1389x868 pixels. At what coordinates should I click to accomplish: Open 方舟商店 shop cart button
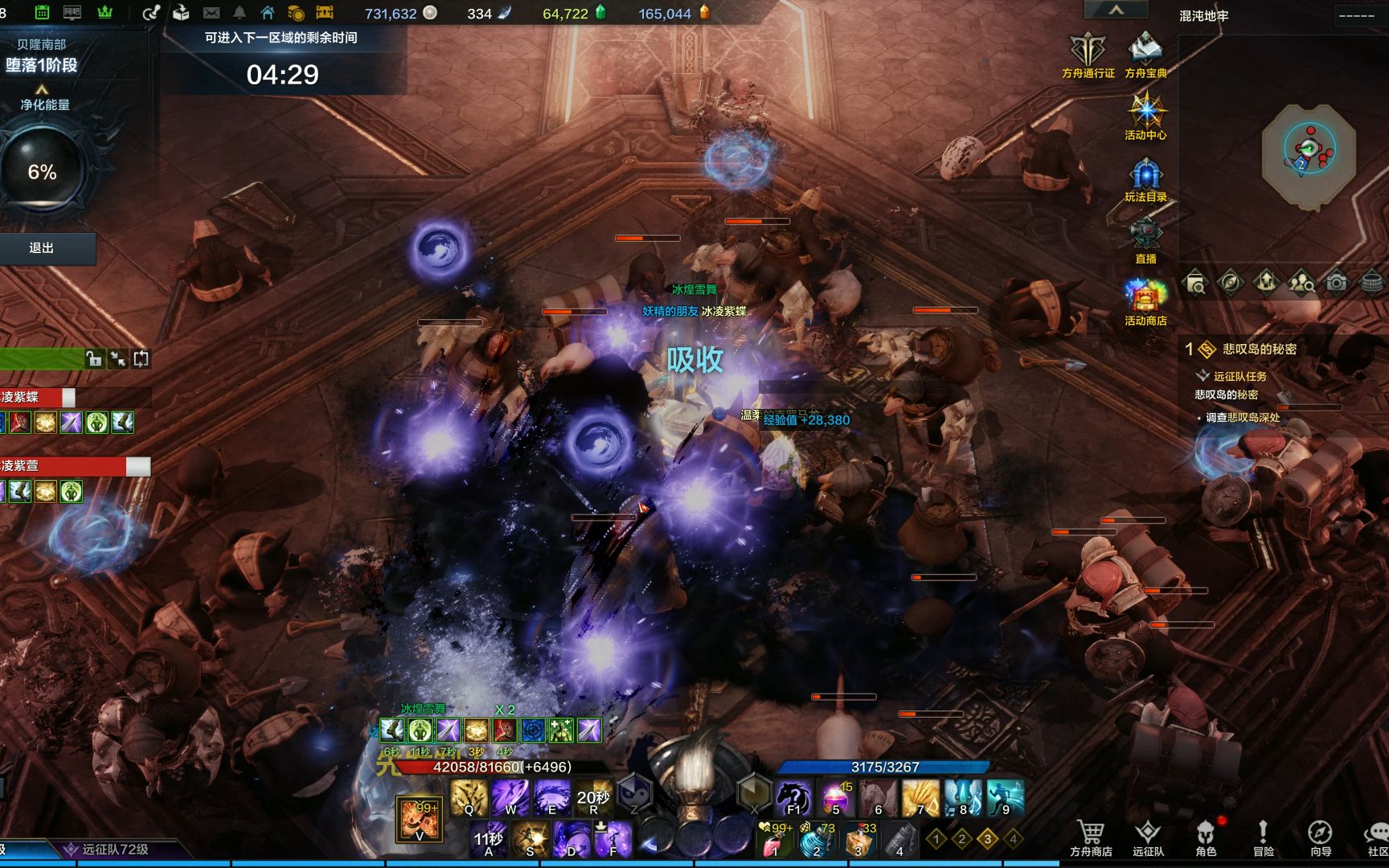click(1091, 837)
